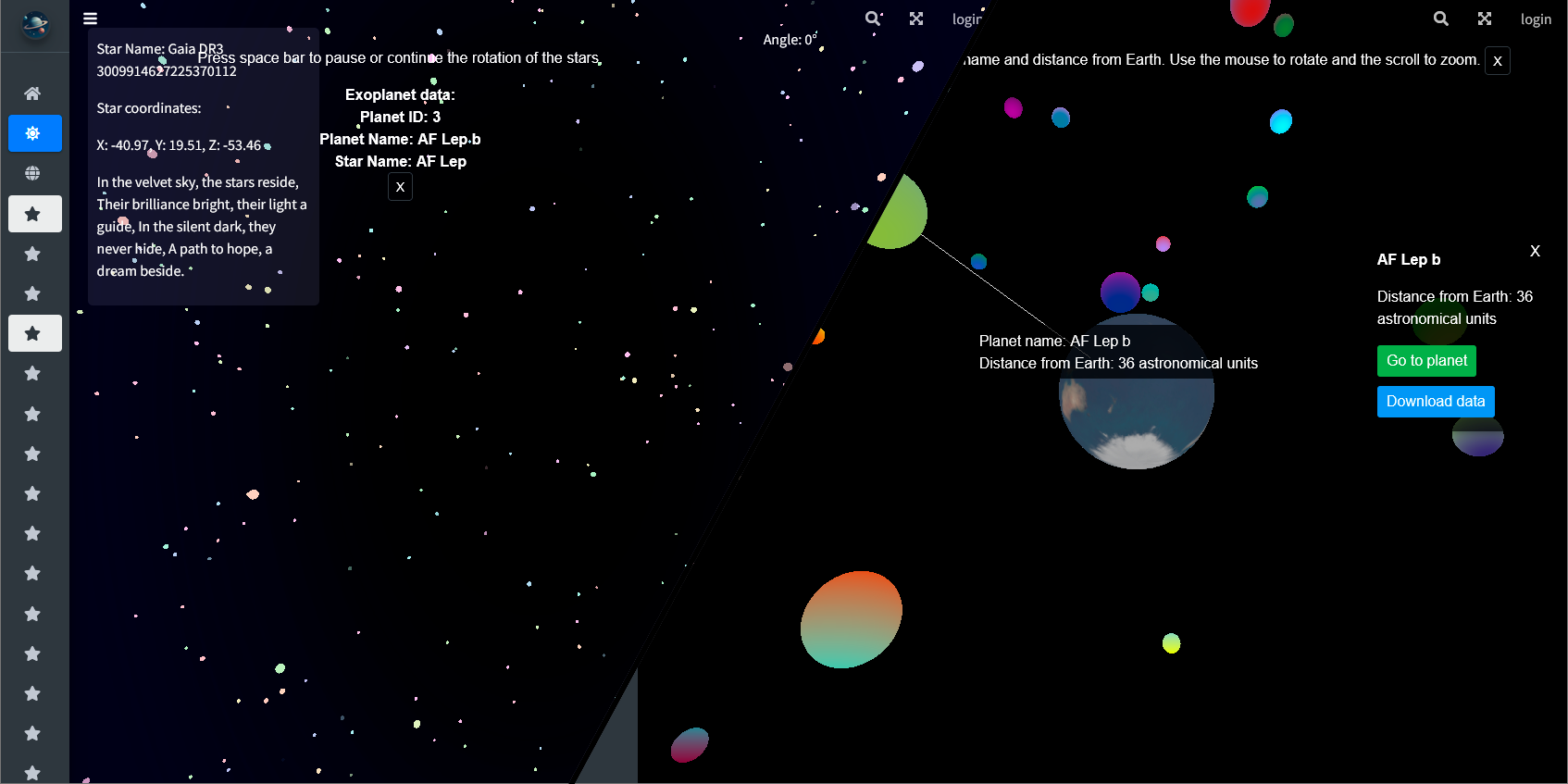Image resolution: width=1568 pixels, height=784 pixels.
Task: Click the planet logo in the top-left corner
Action: tap(33, 25)
